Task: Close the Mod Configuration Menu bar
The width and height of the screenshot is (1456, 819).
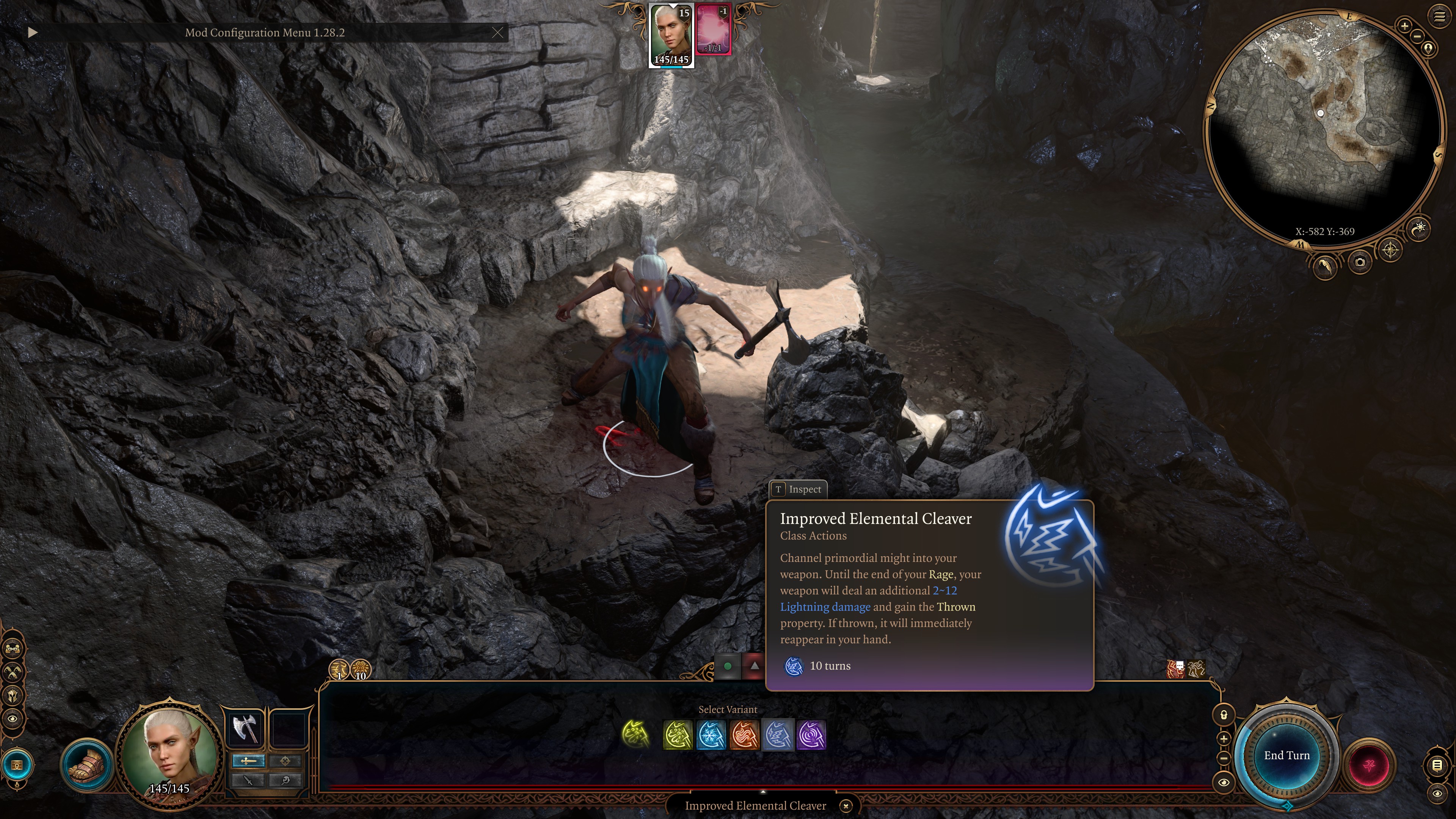Action: click(x=497, y=33)
